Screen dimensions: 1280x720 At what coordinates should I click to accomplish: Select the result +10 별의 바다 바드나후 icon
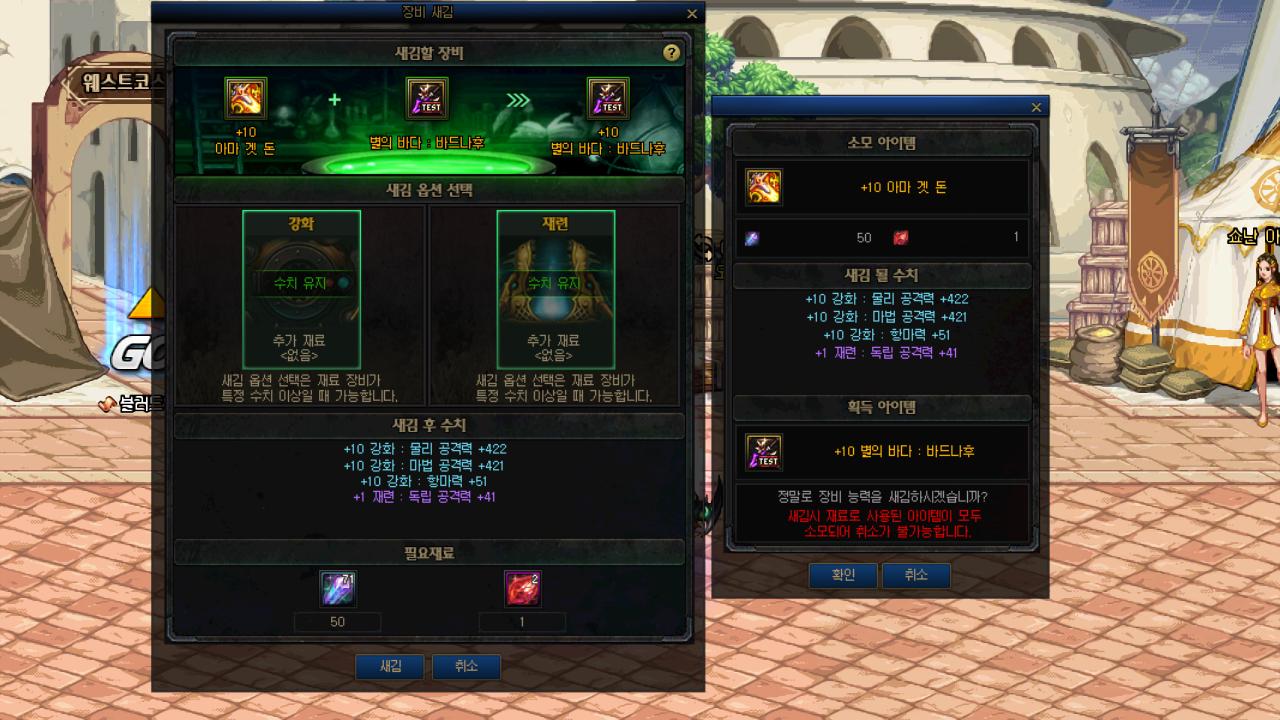coord(609,97)
